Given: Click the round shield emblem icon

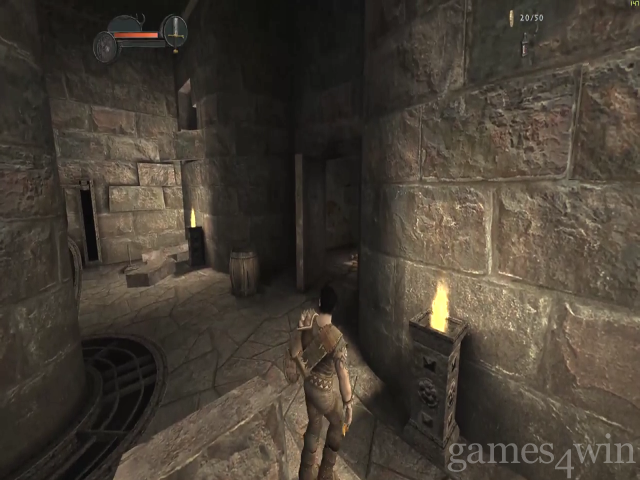Looking at the screenshot, I should [105, 47].
